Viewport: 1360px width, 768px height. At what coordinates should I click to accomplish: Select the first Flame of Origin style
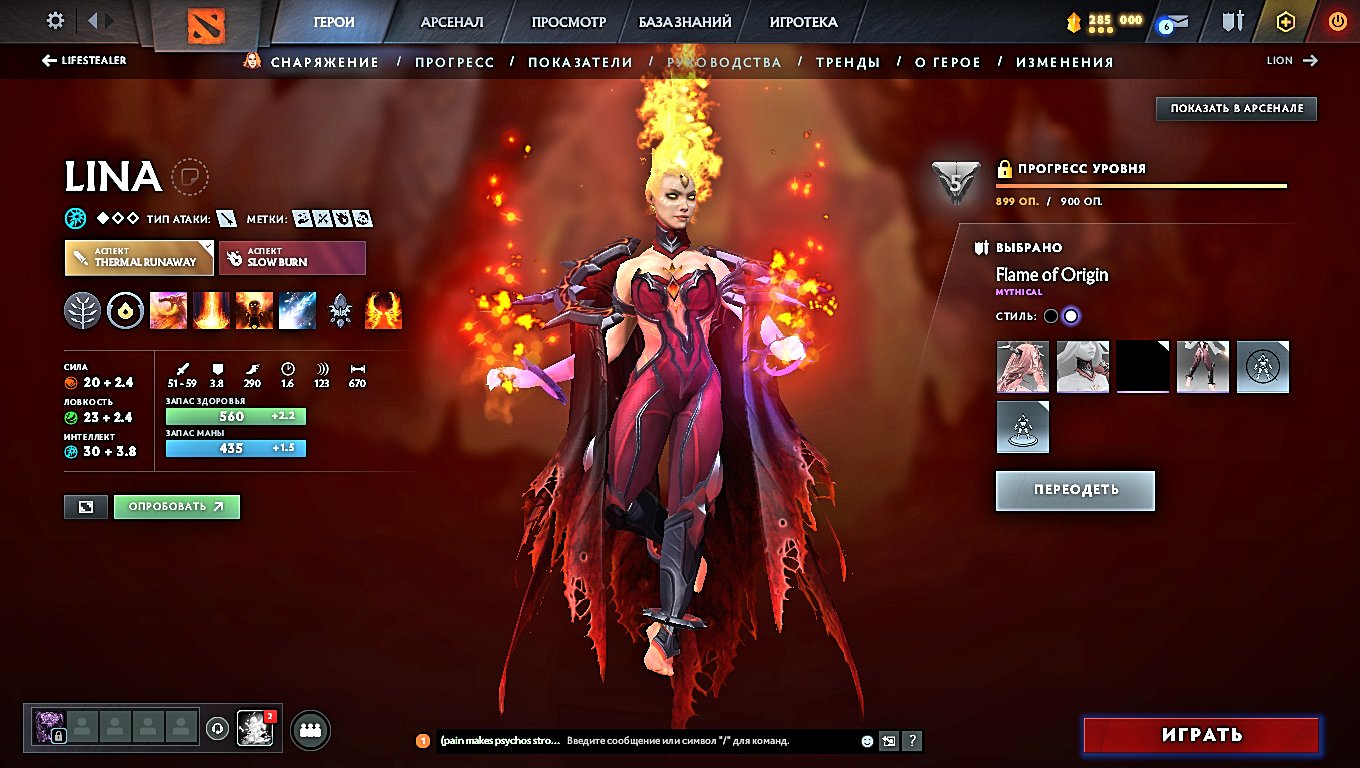[1050, 316]
